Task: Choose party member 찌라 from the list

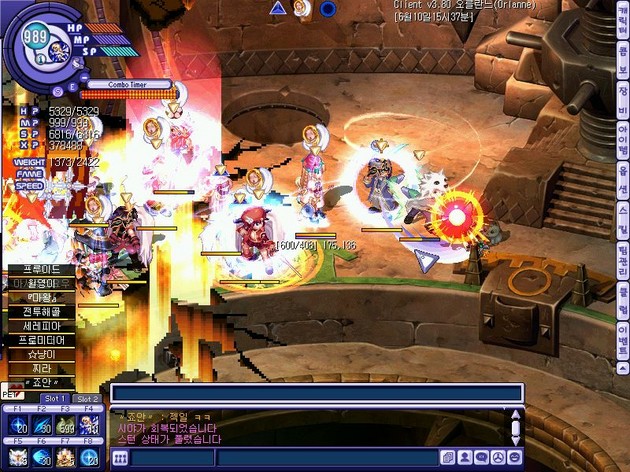Action: click(x=42, y=368)
